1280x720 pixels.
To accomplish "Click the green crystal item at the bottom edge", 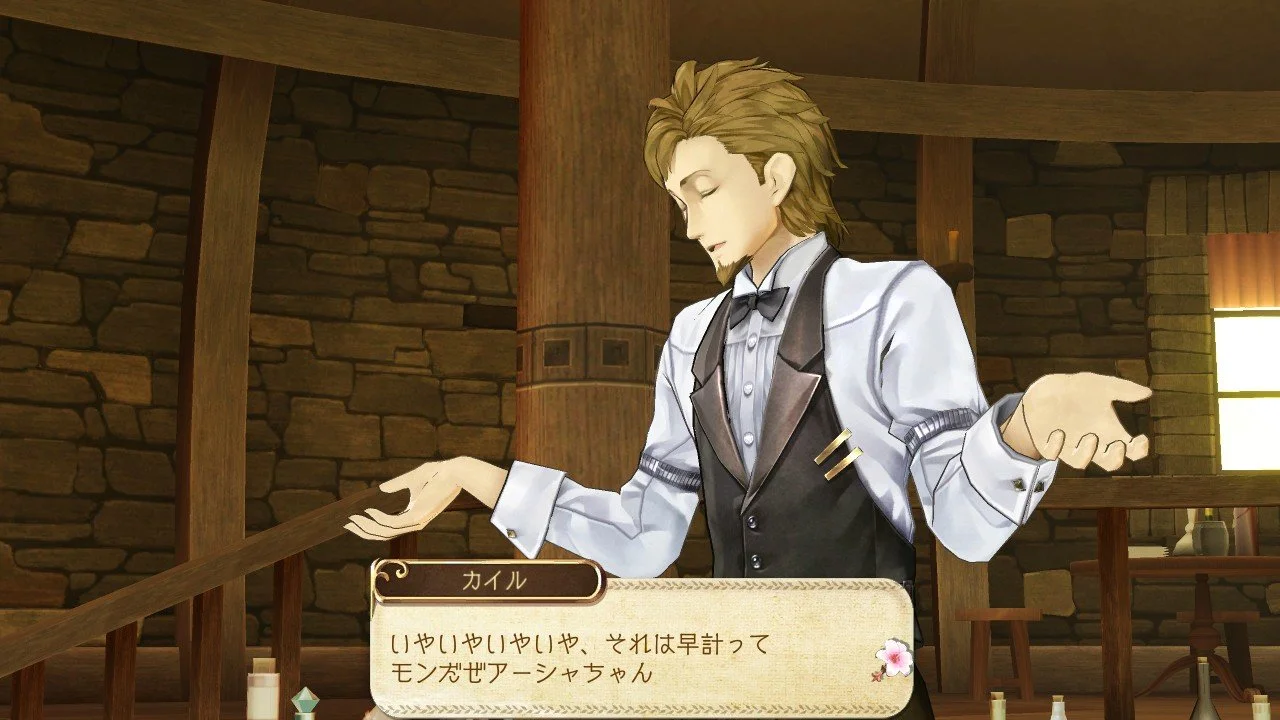I will 306,699.
